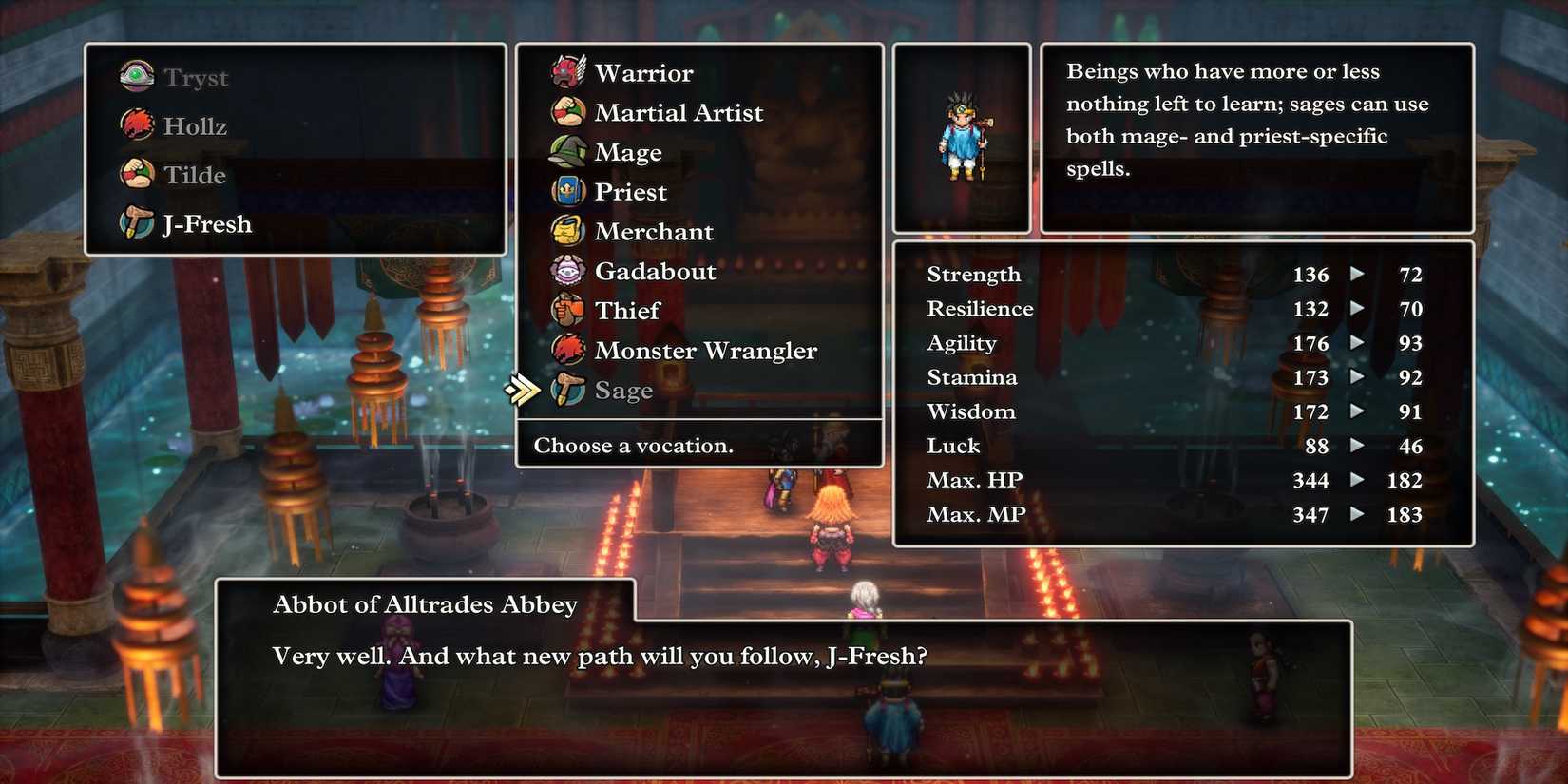The image size is (1568, 784).
Task: Click the Max. MP value of 347
Action: point(1310,514)
